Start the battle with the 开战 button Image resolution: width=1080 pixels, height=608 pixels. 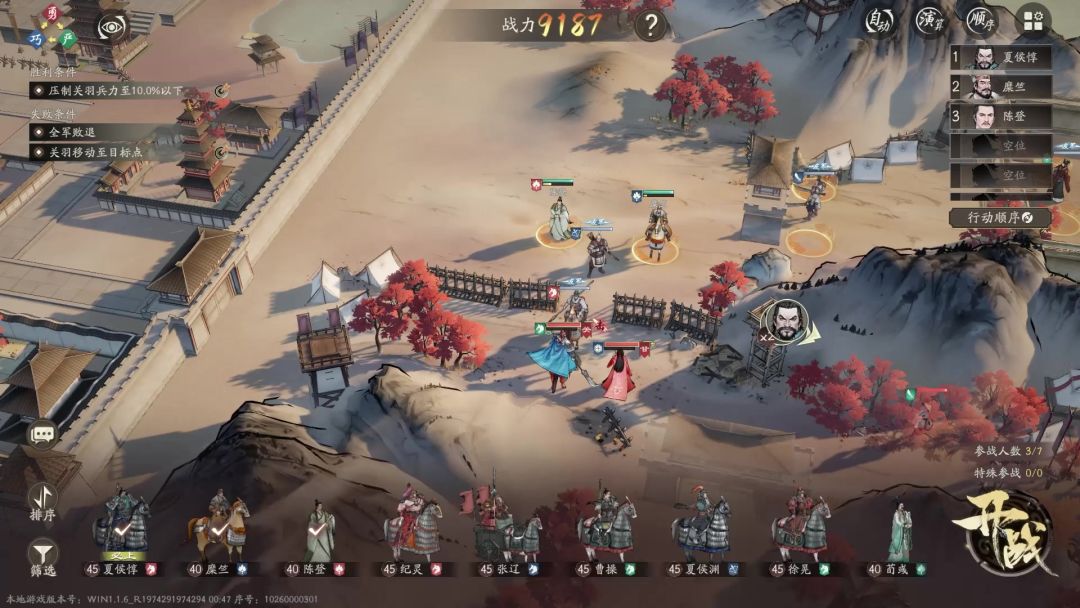pos(1004,535)
